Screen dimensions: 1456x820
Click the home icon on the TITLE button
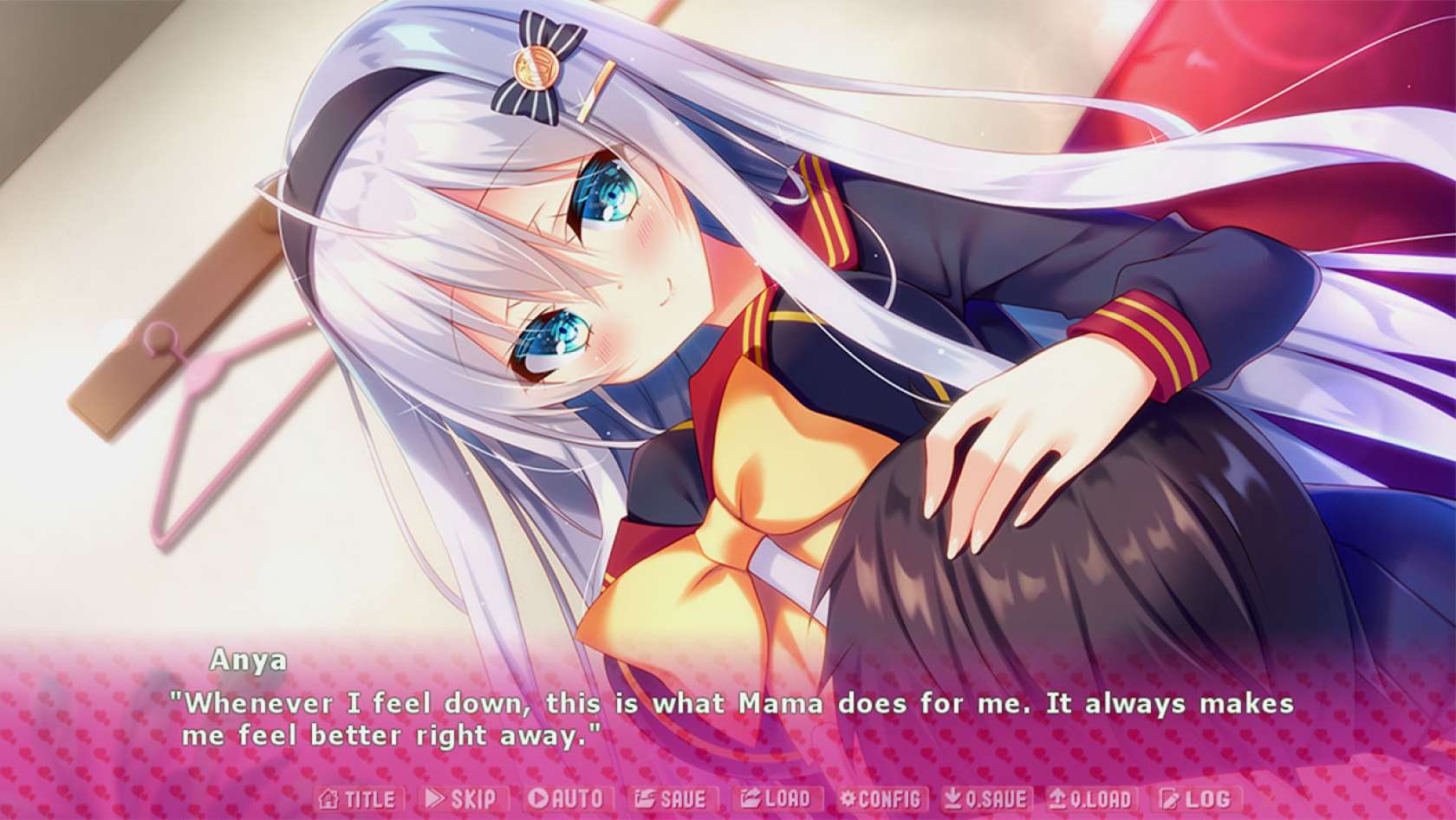[327, 799]
